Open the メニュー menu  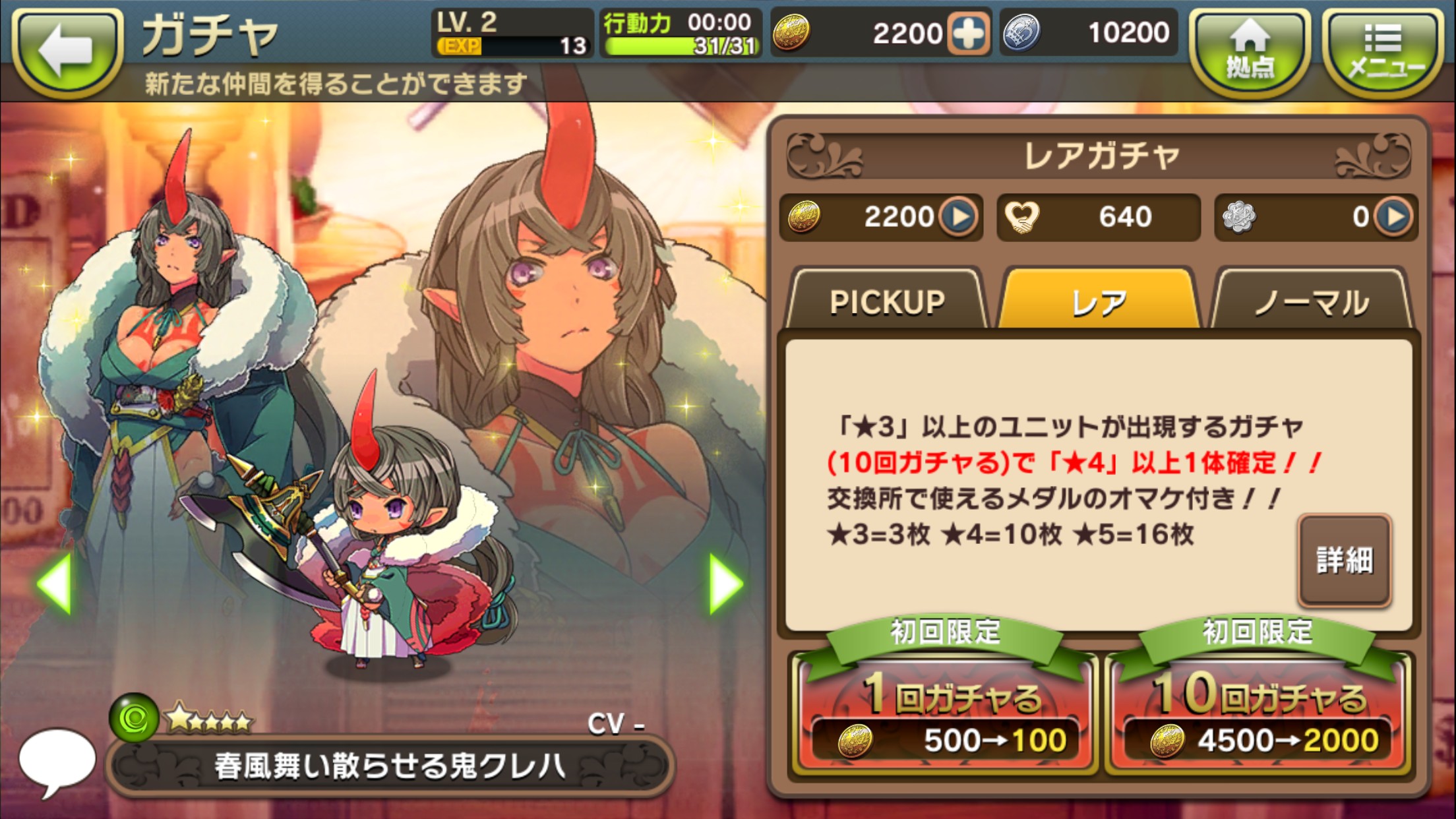click(x=1383, y=51)
